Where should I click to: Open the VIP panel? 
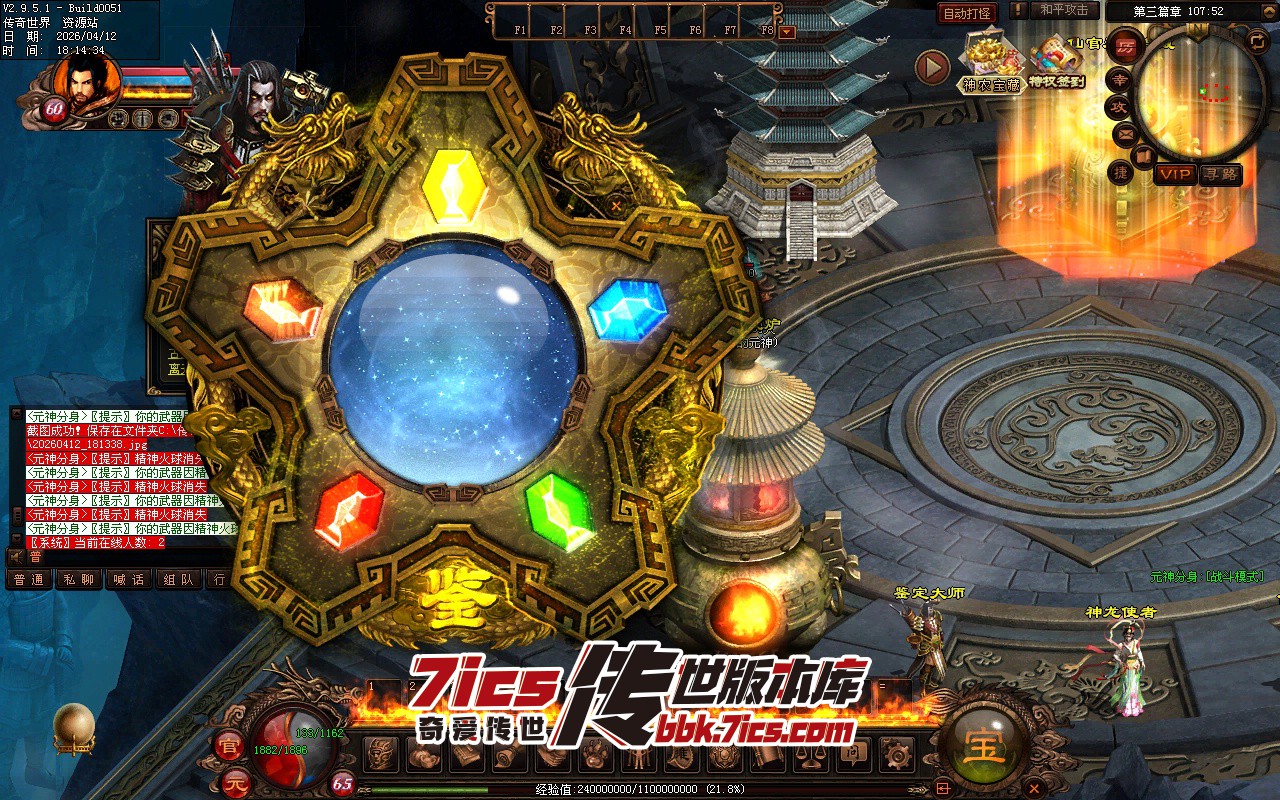[x=1175, y=174]
